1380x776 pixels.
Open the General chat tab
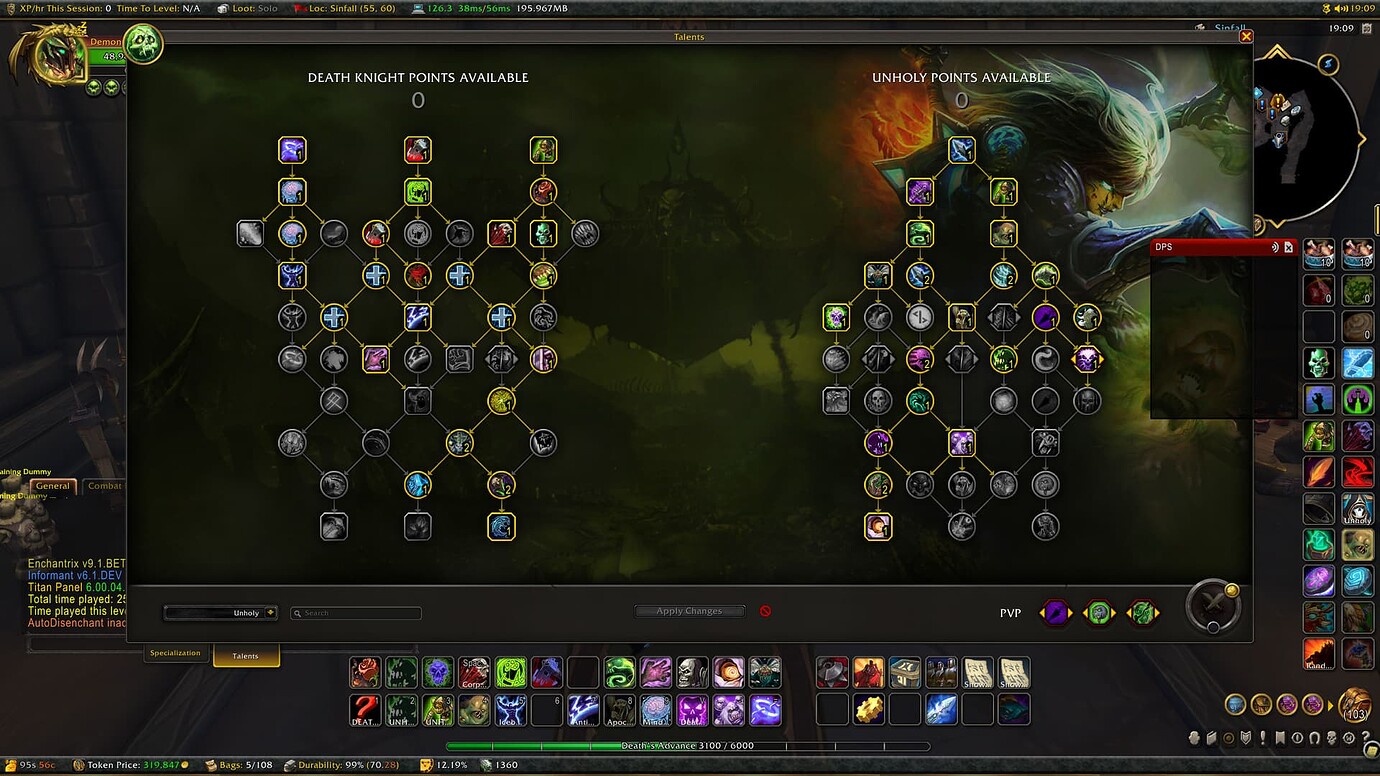[x=53, y=486]
